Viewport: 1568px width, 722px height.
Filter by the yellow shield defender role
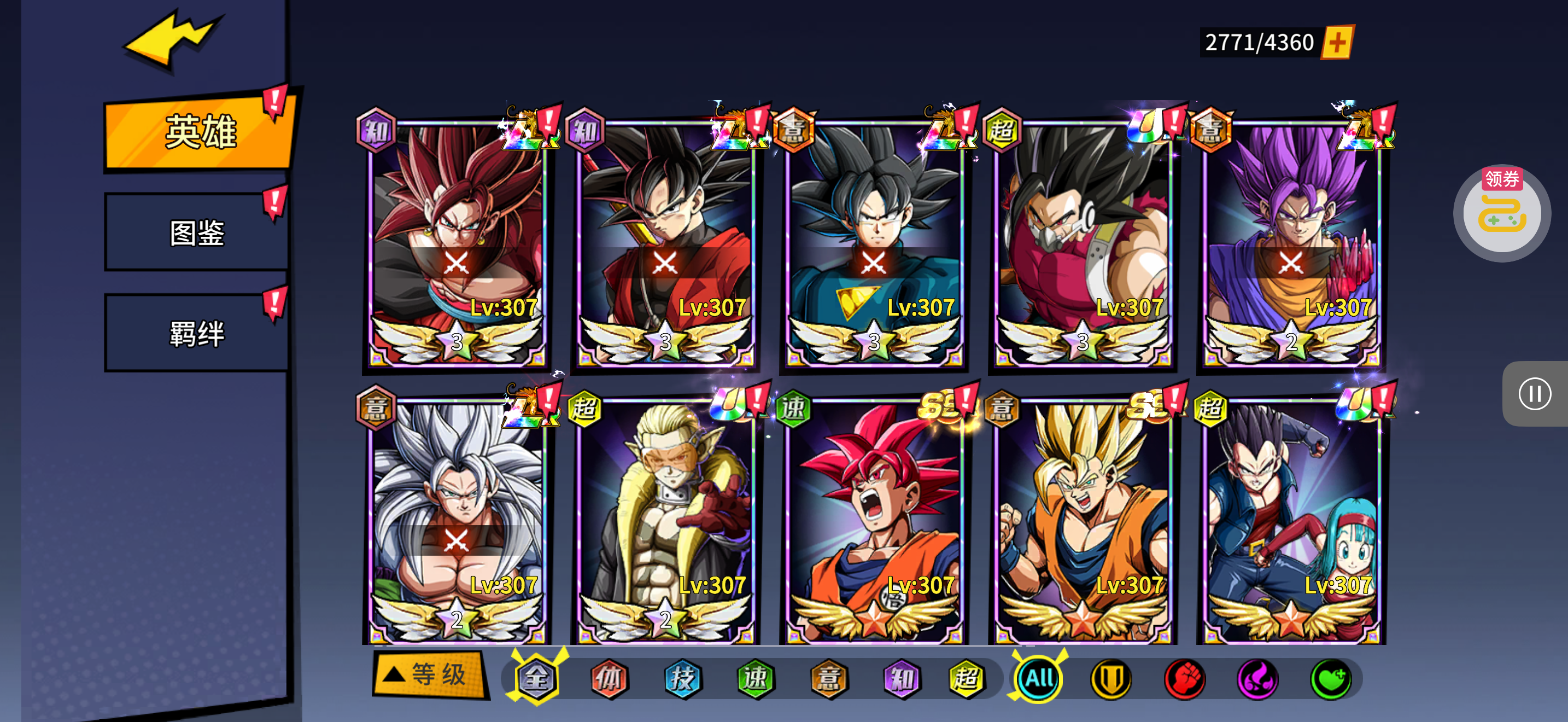tap(1111, 678)
